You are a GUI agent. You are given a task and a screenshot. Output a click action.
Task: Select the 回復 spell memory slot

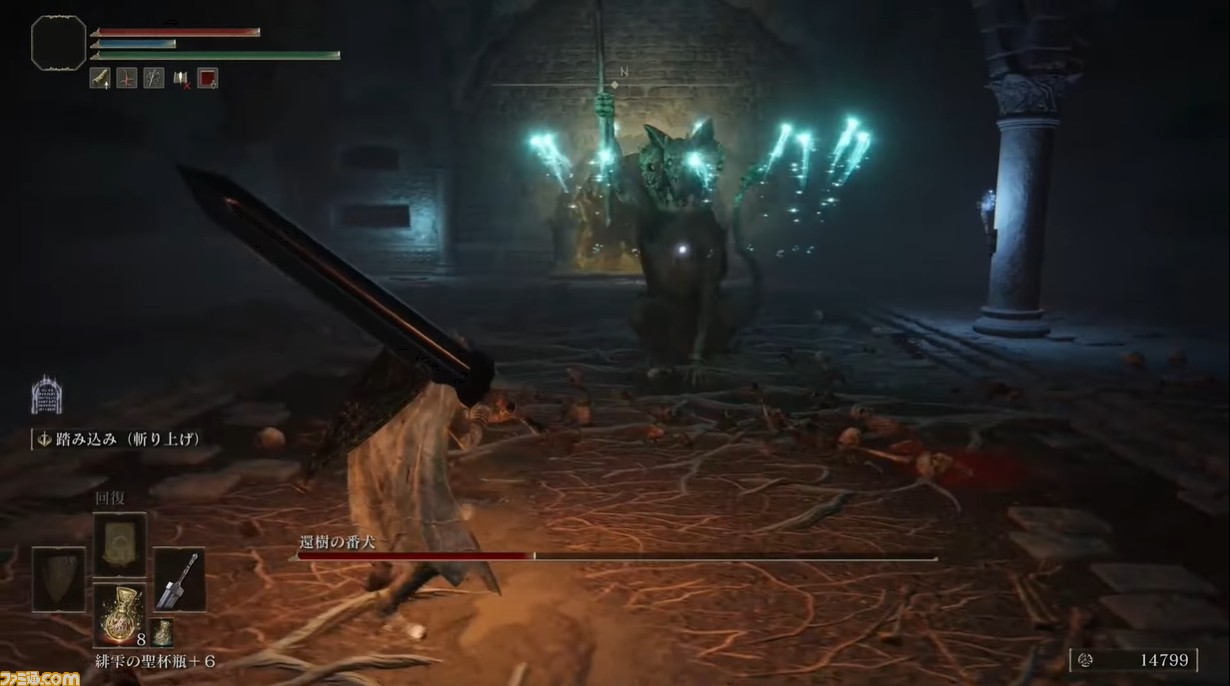[120, 544]
